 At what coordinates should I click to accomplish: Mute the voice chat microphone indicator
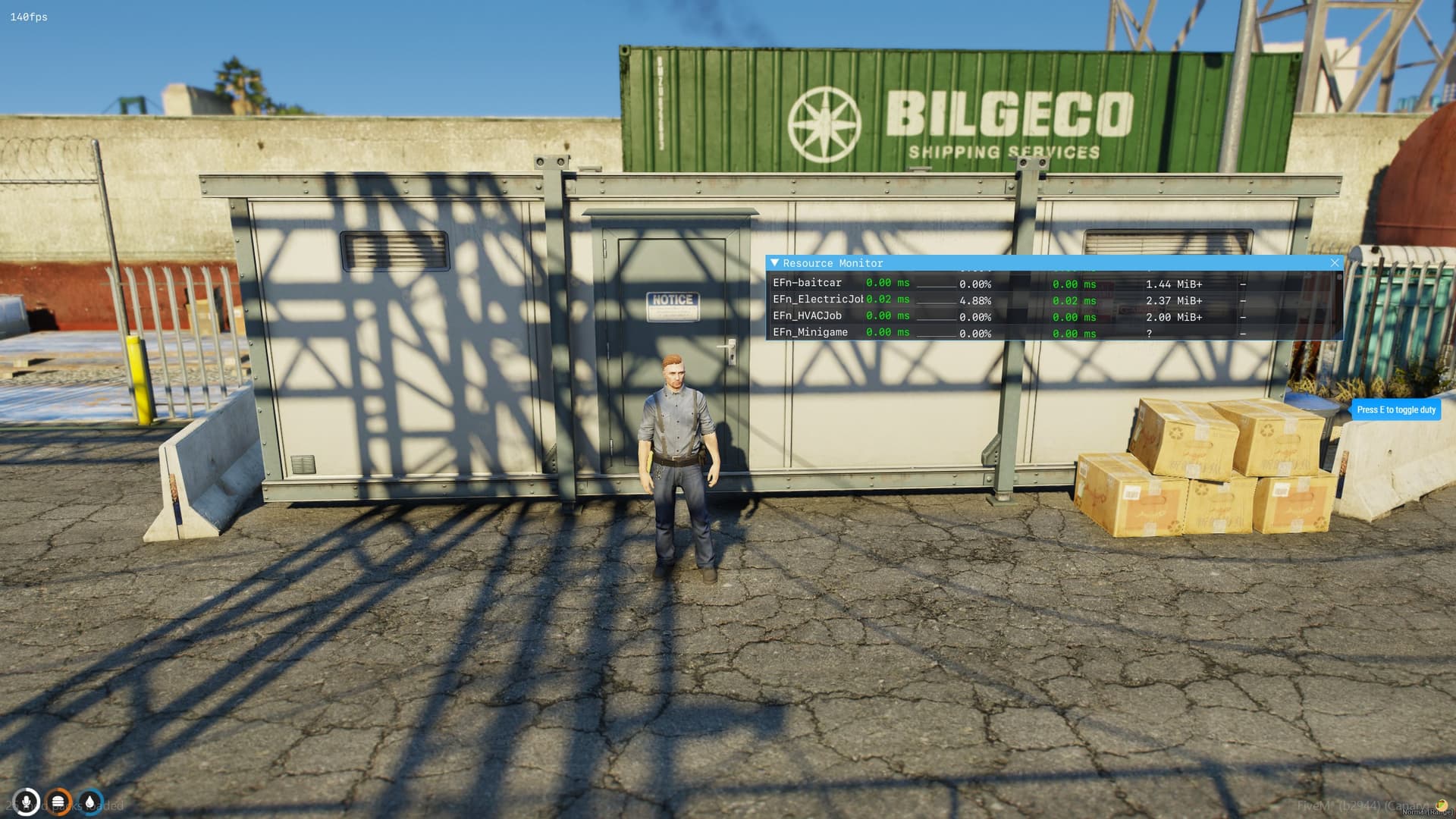tap(27, 801)
